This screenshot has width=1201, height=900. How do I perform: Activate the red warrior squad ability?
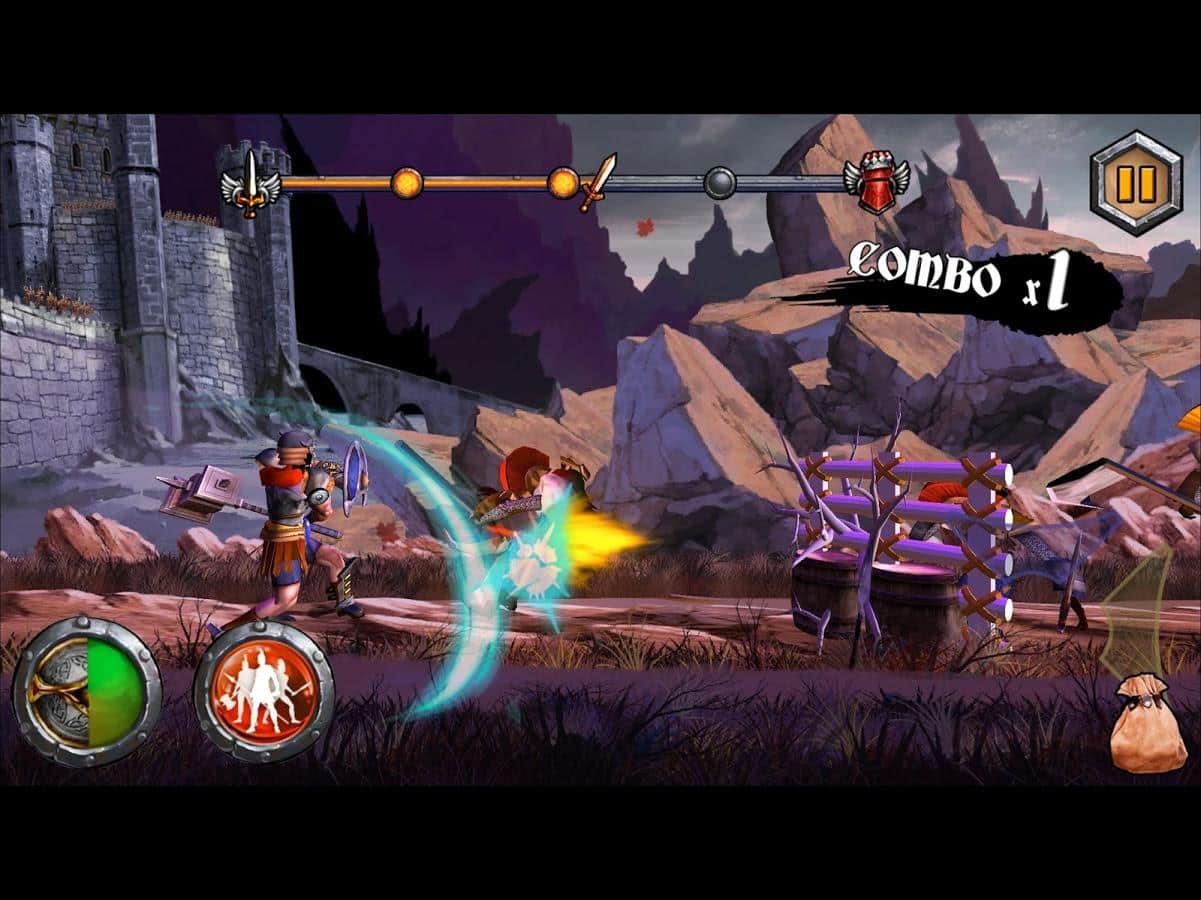pyautogui.click(x=263, y=691)
